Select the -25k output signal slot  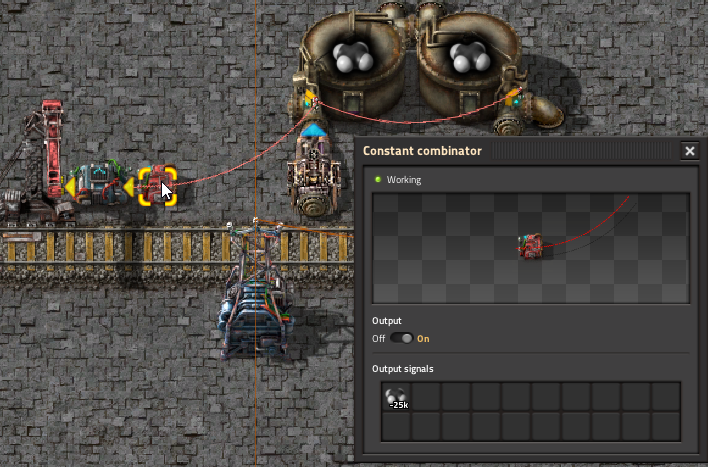[x=397, y=397]
